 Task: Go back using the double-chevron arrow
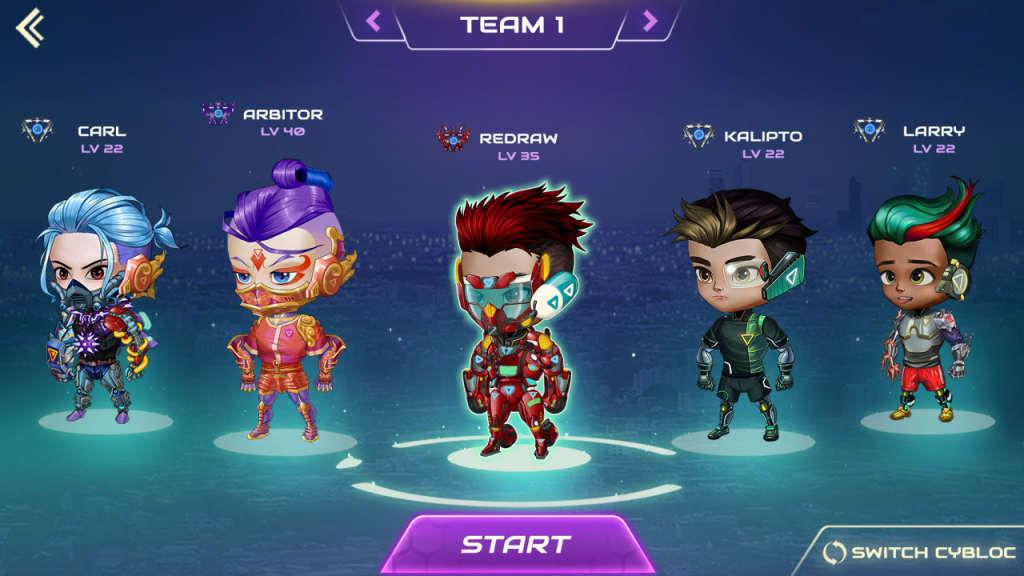[x=30, y=28]
